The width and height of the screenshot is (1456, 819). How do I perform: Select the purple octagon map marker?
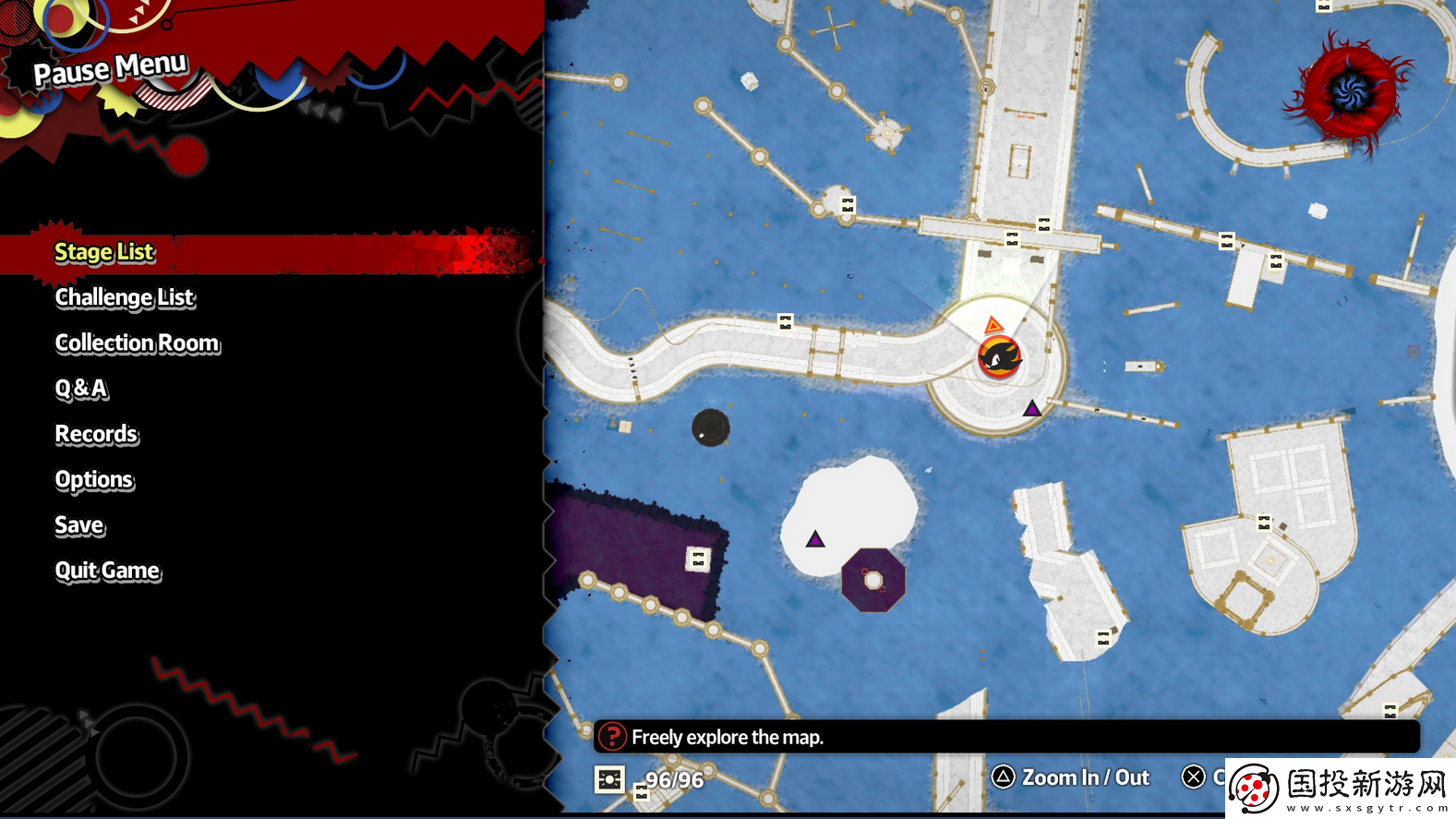(872, 581)
